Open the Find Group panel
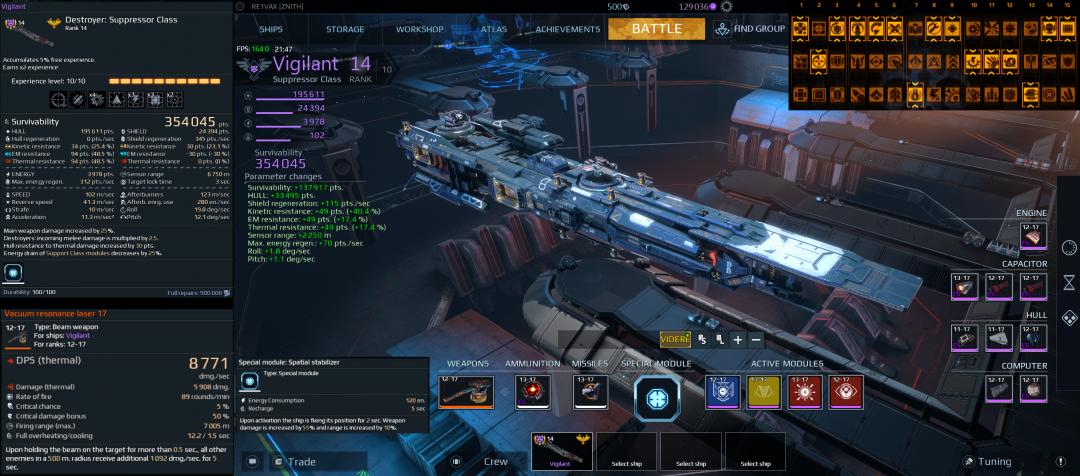Screen dimensions: 1080x476 pyautogui.click(x=750, y=29)
